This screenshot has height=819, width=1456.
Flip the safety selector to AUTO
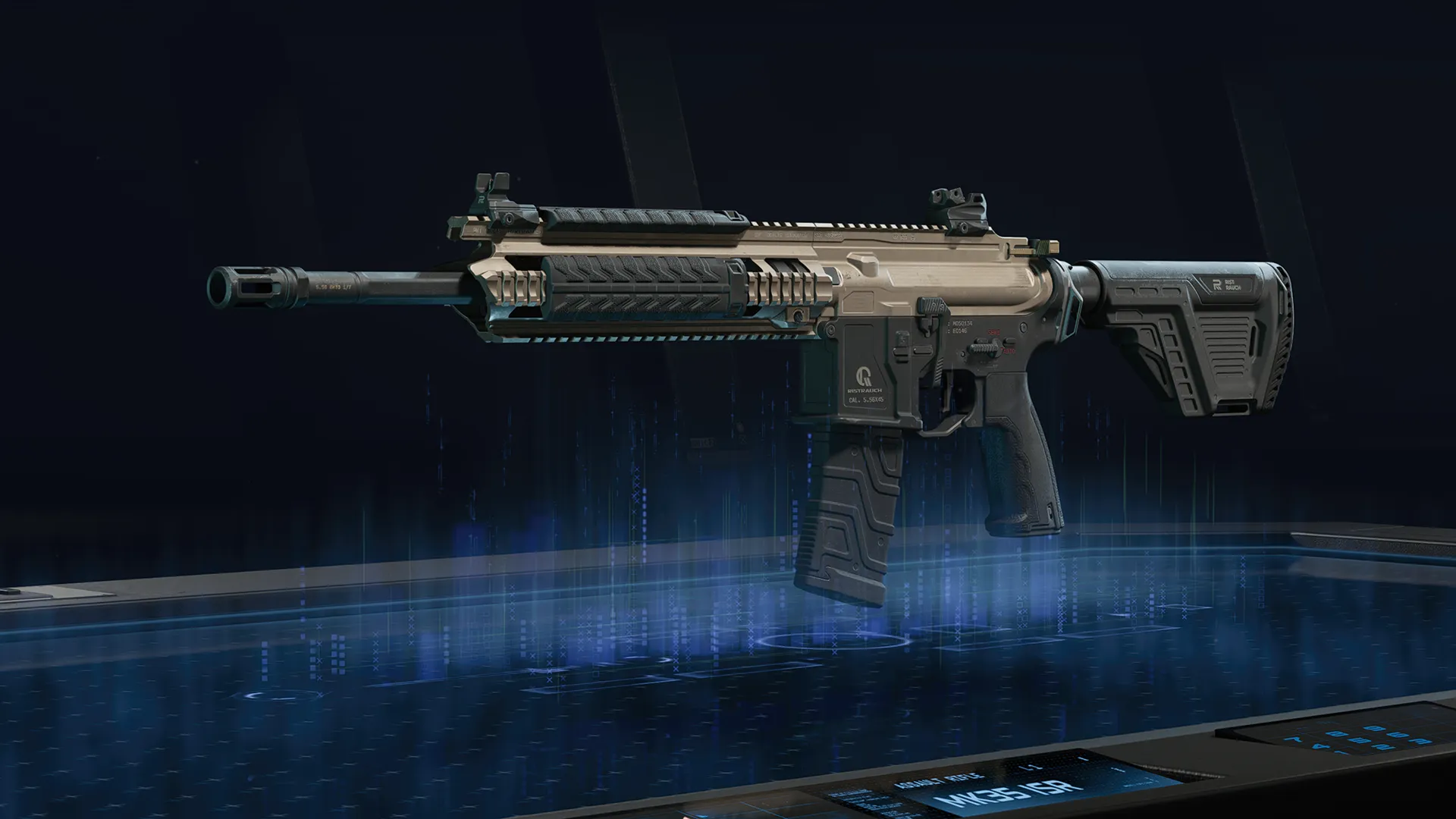pyautogui.click(x=1009, y=350)
